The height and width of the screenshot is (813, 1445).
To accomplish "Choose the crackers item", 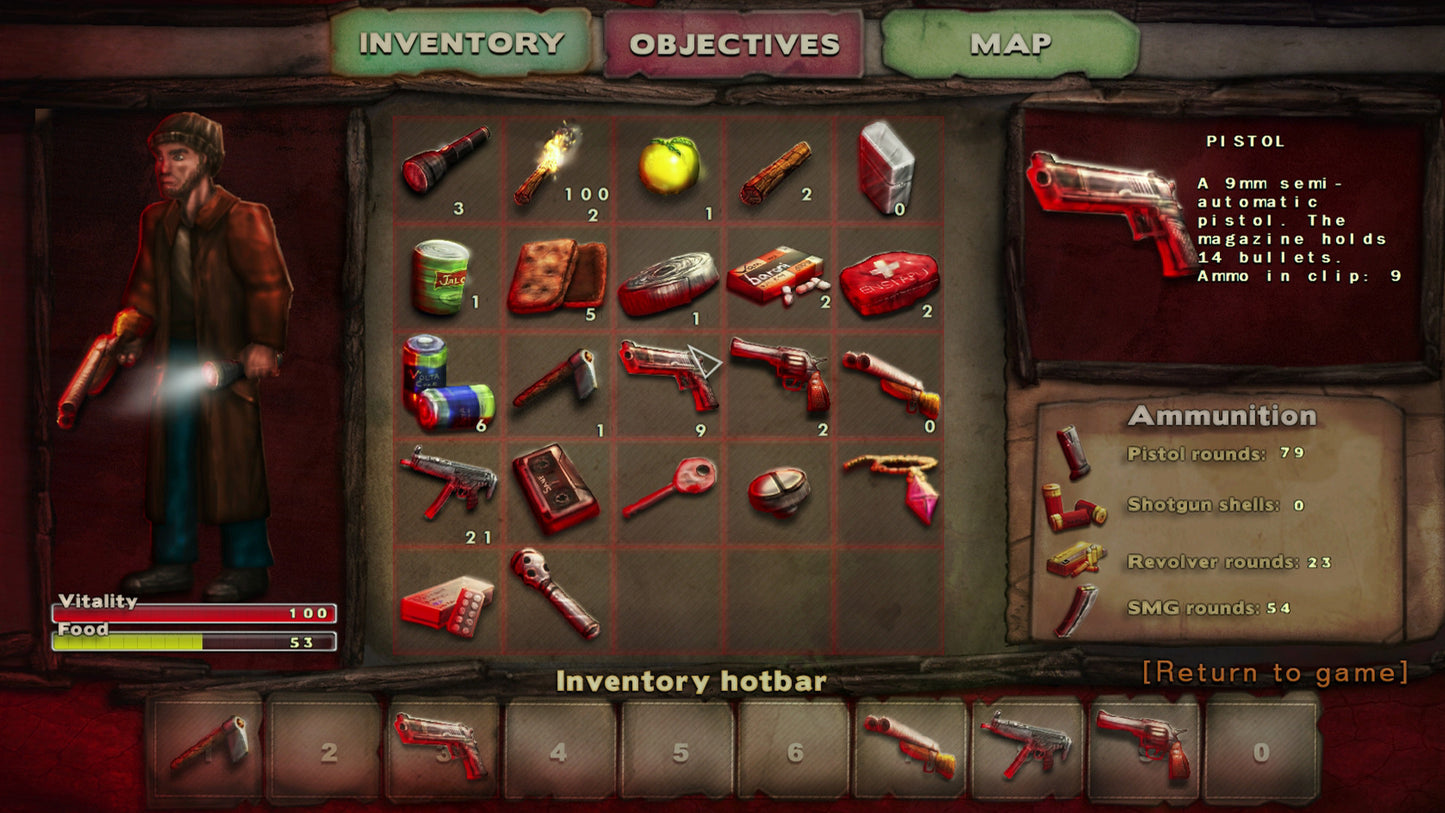I will [x=556, y=275].
